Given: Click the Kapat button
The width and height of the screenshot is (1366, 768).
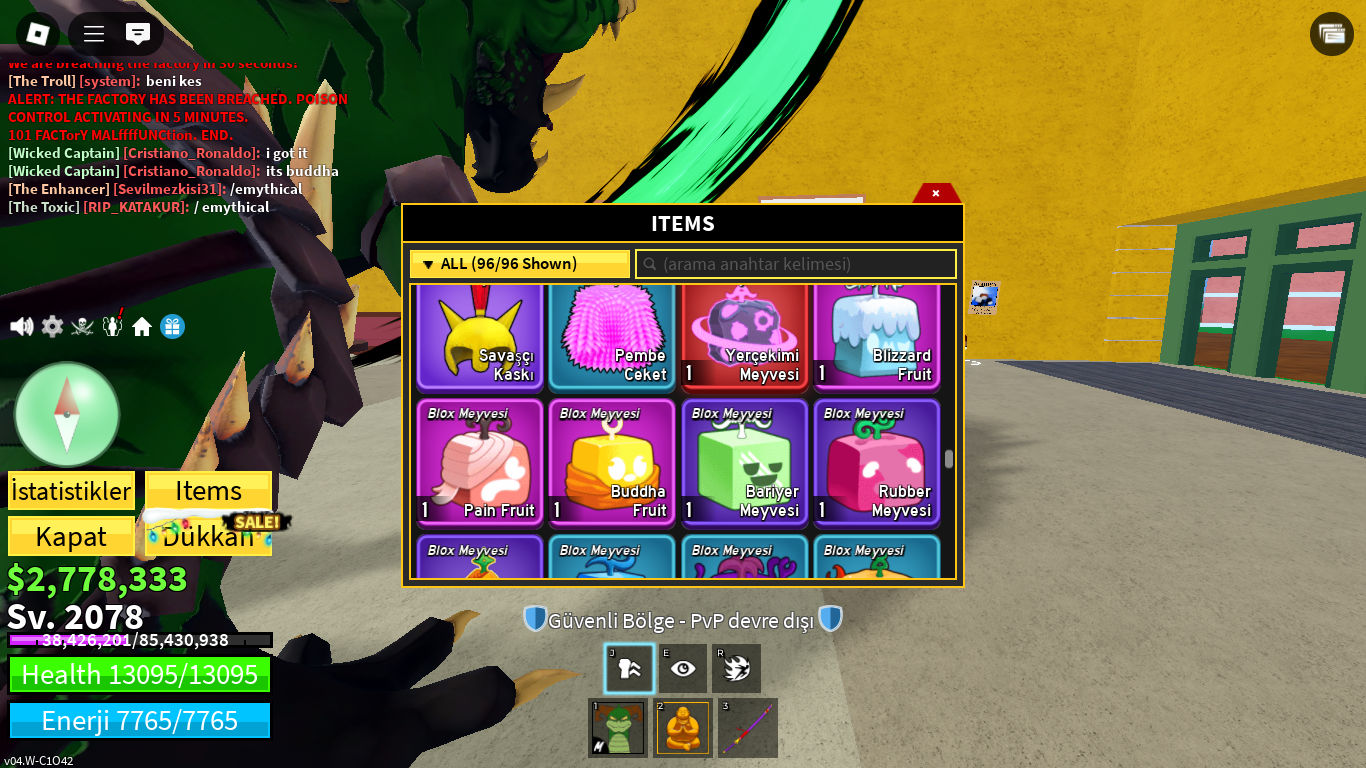Looking at the screenshot, I should (x=71, y=536).
